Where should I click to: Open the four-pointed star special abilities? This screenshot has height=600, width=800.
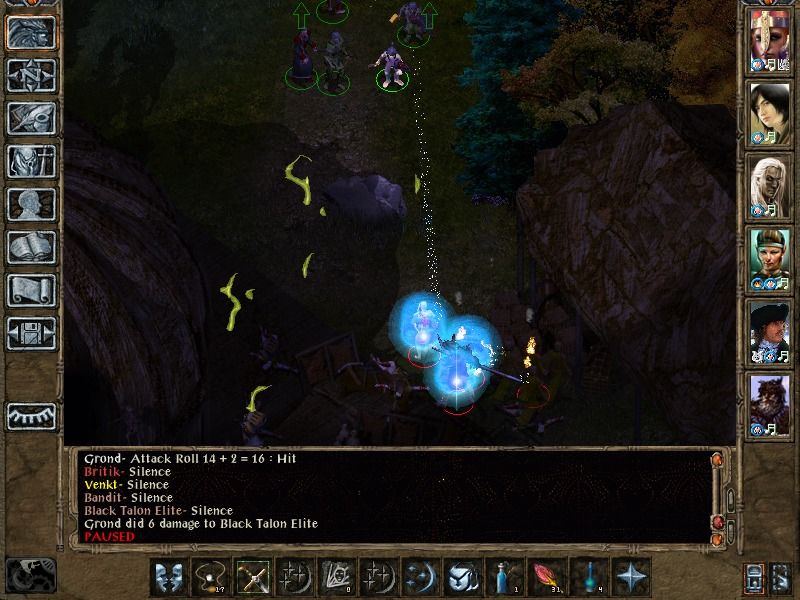point(632,577)
